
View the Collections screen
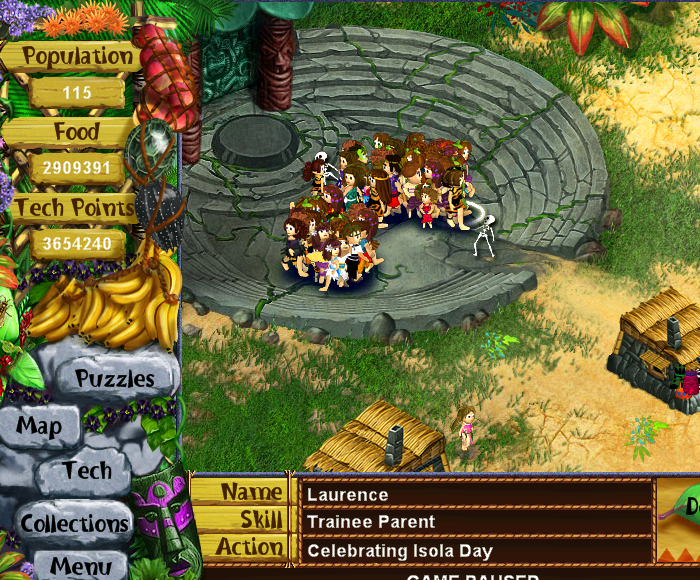[x=75, y=523]
